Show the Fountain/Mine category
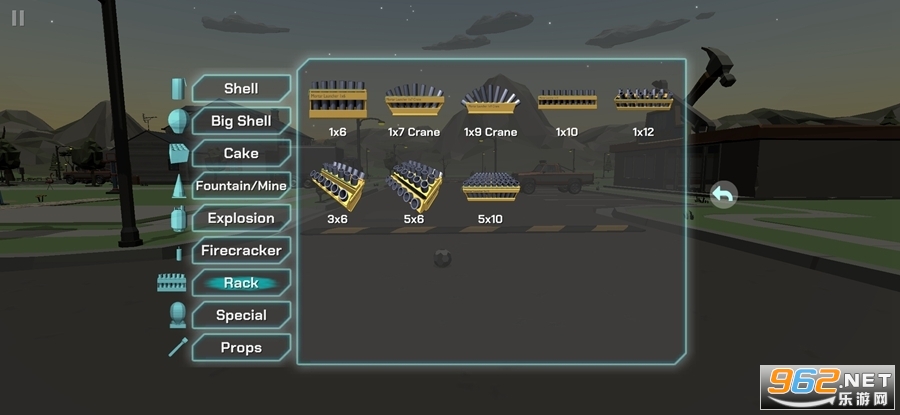Screen dimensions: 900x415 point(241,186)
